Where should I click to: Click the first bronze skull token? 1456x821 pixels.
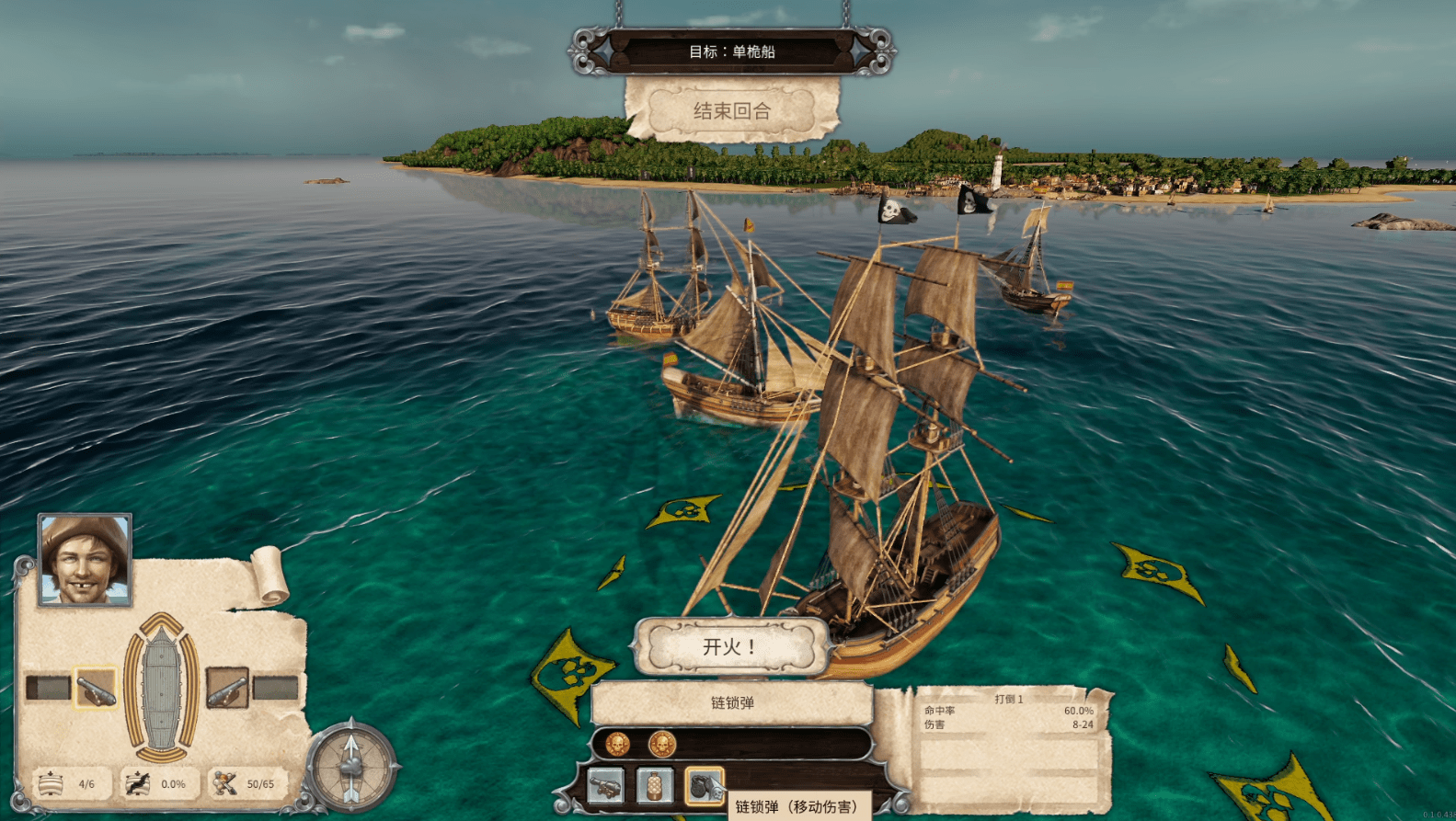click(618, 745)
